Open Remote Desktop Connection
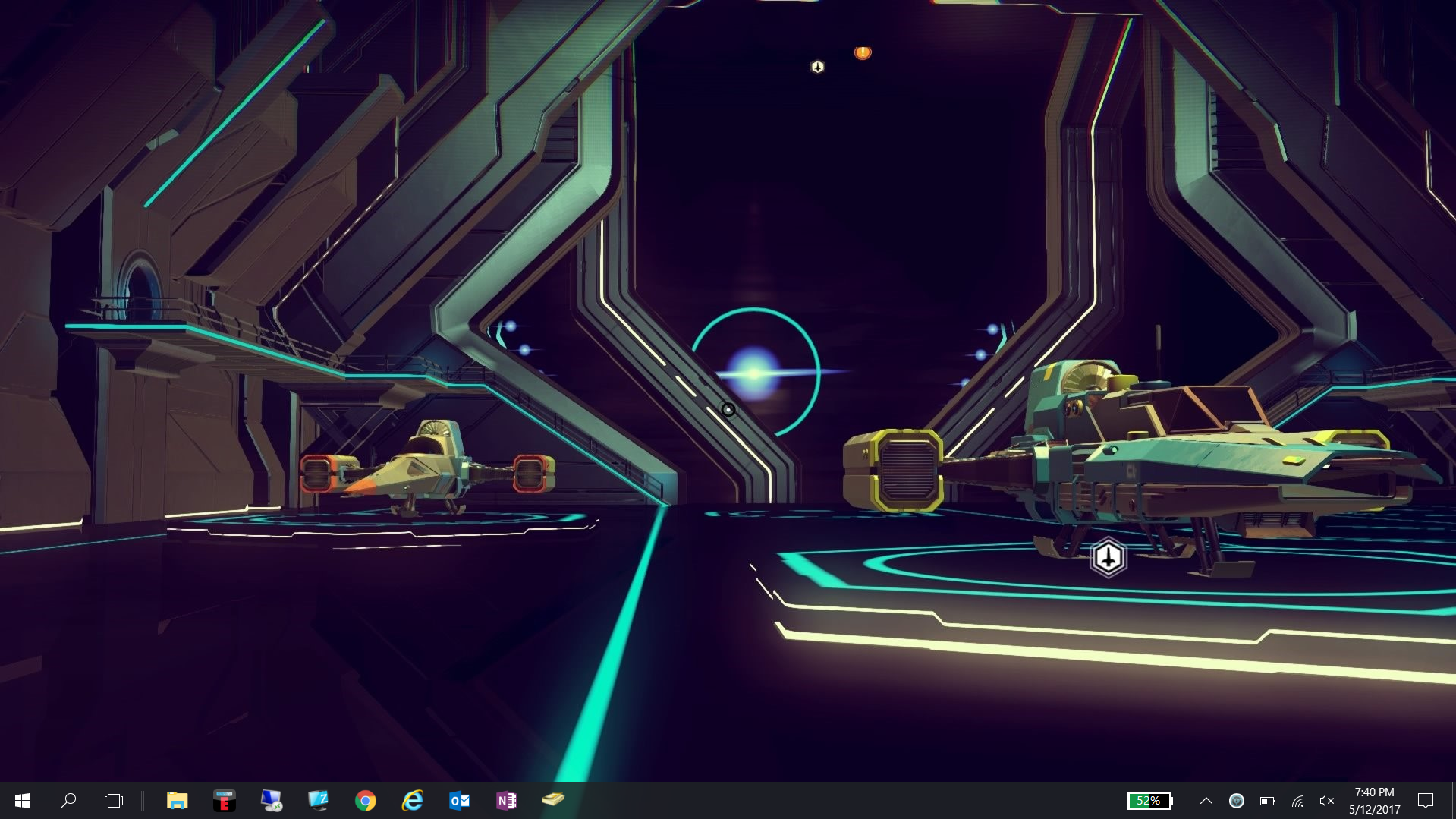The image size is (1456, 819). click(272, 800)
